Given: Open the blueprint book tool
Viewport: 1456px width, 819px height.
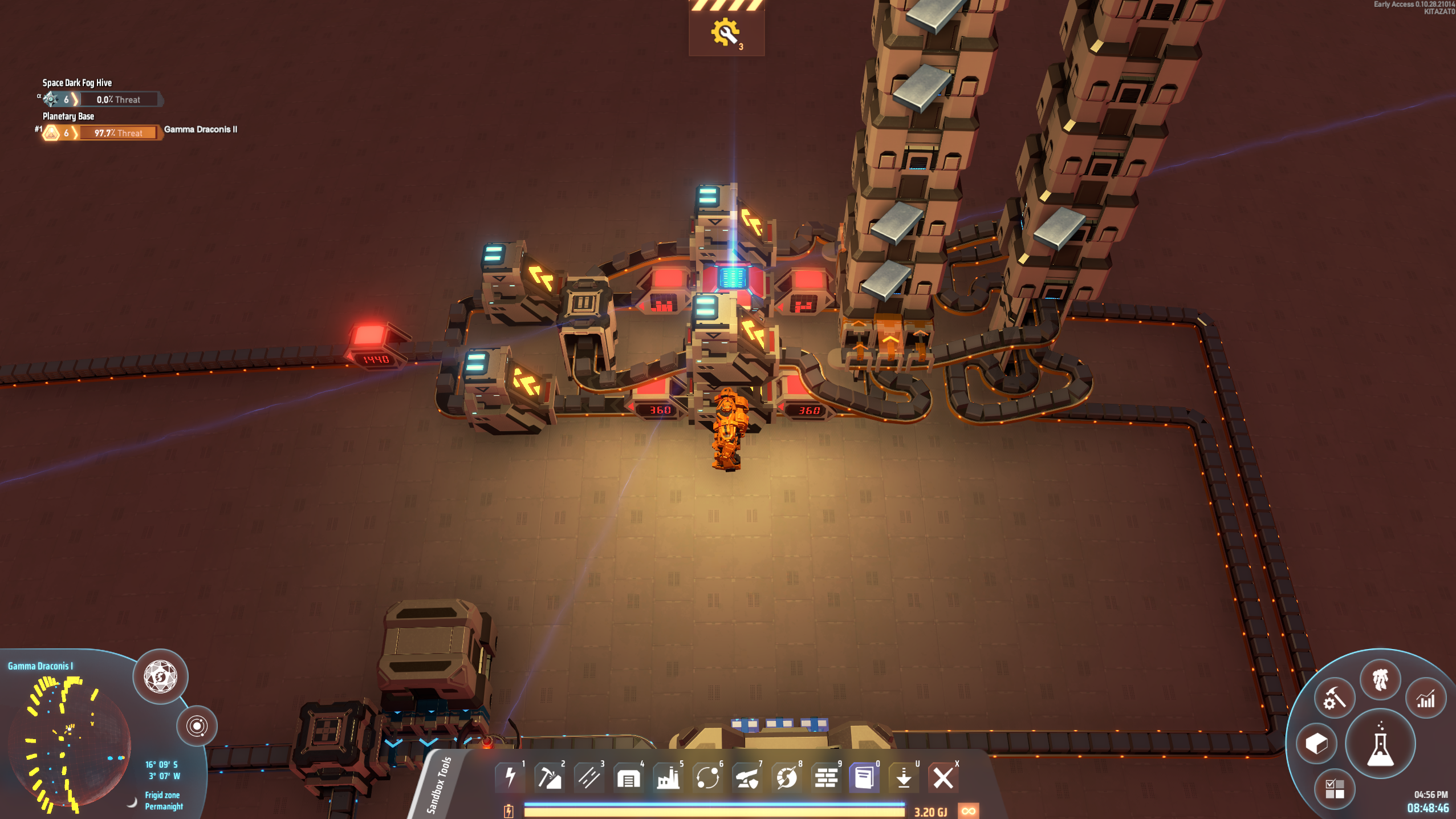Looking at the screenshot, I should [x=864, y=777].
